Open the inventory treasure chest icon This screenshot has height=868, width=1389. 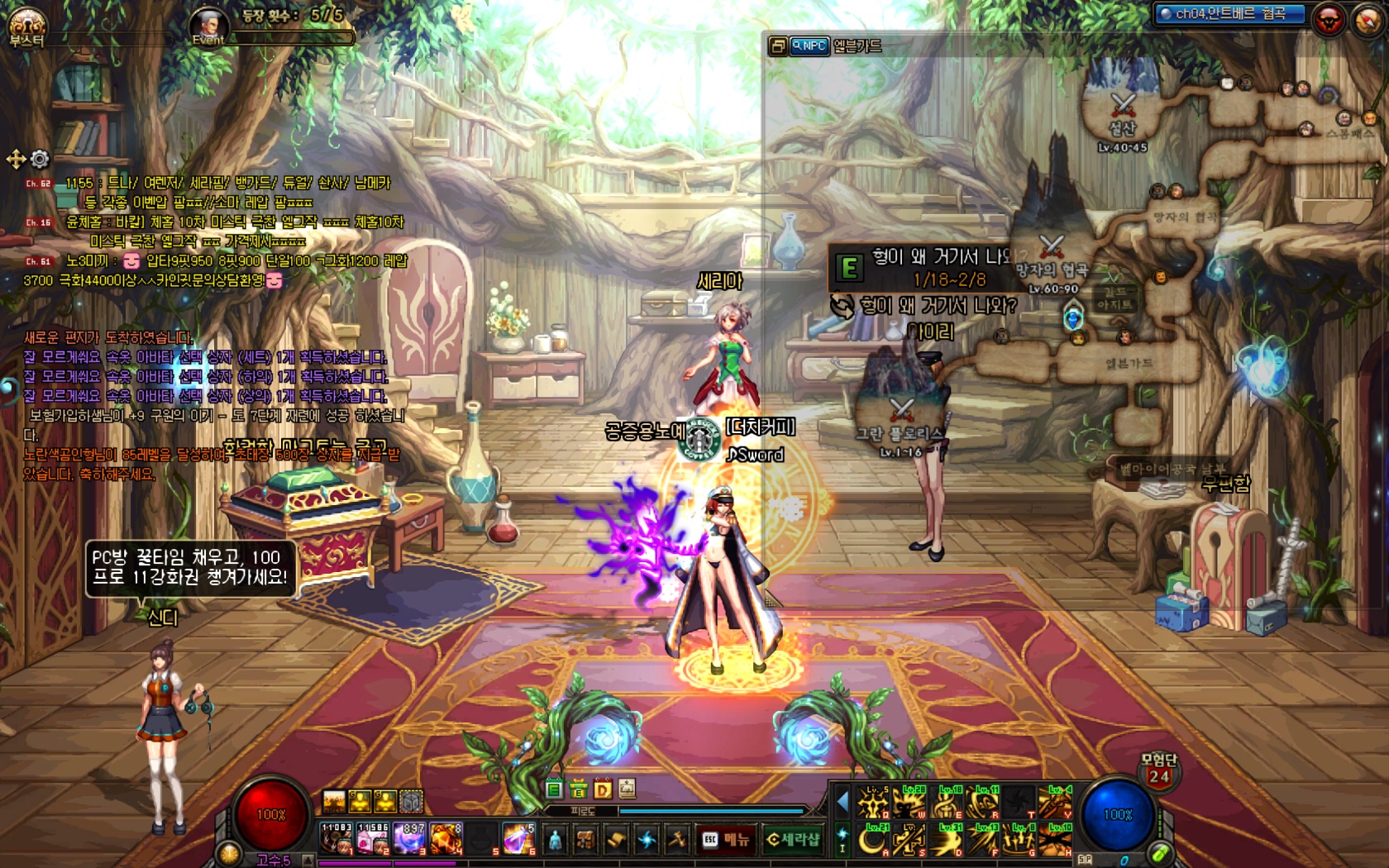pos(586,840)
